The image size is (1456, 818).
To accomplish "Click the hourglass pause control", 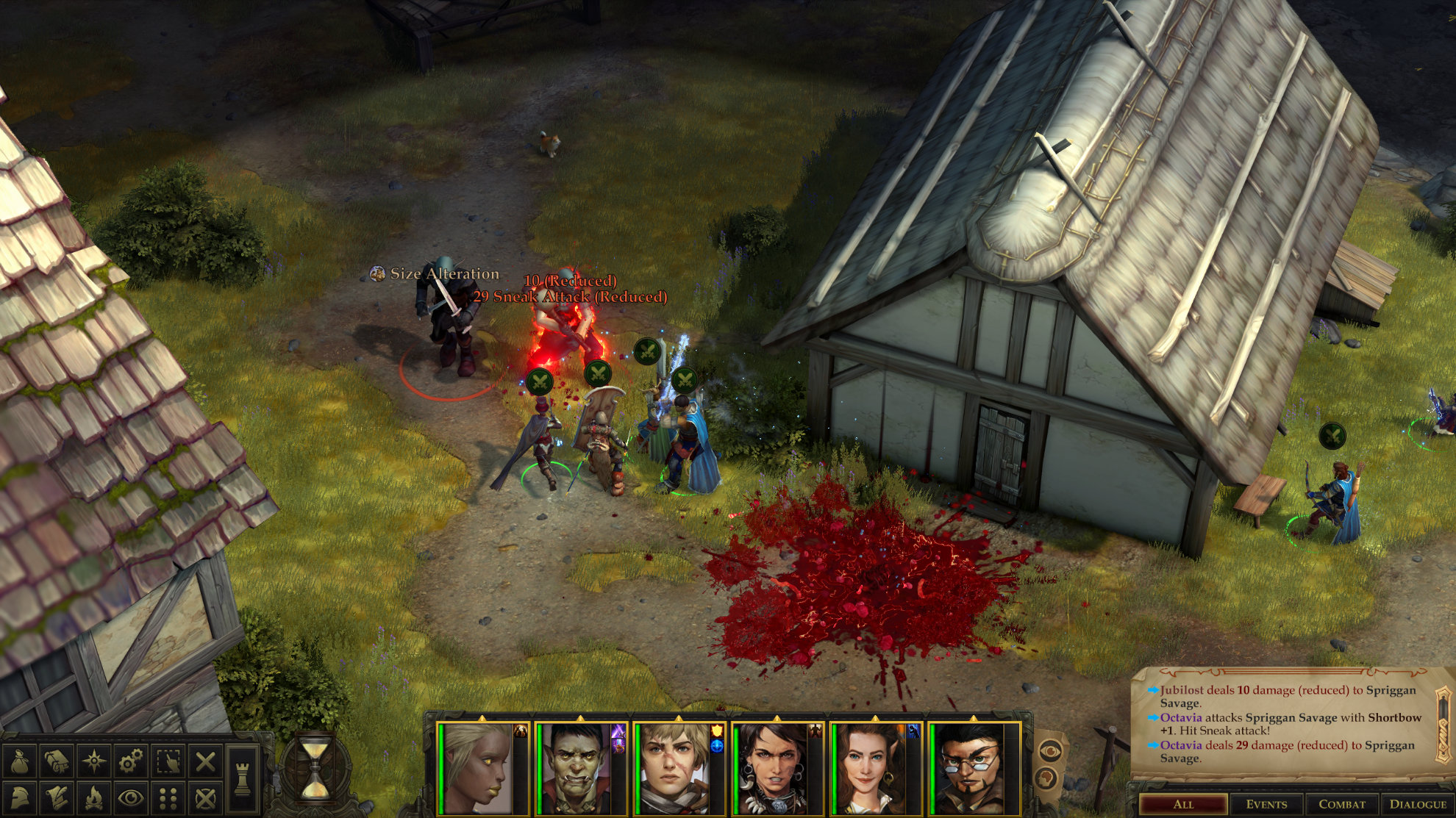I will pos(315,769).
